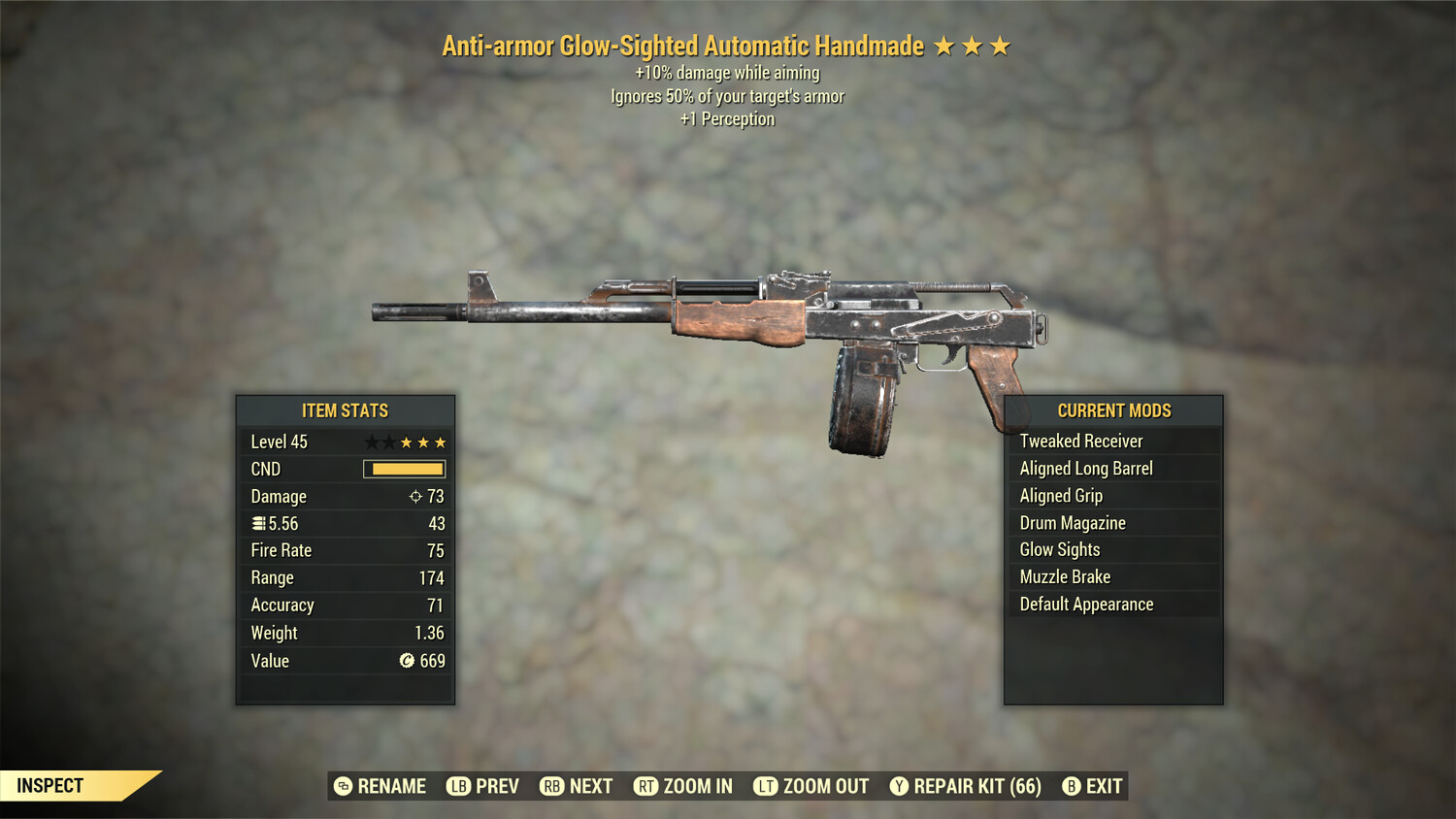Image resolution: width=1456 pixels, height=819 pixels.
Task: Switch to the INSPECT tab
Action: point(50,785)
